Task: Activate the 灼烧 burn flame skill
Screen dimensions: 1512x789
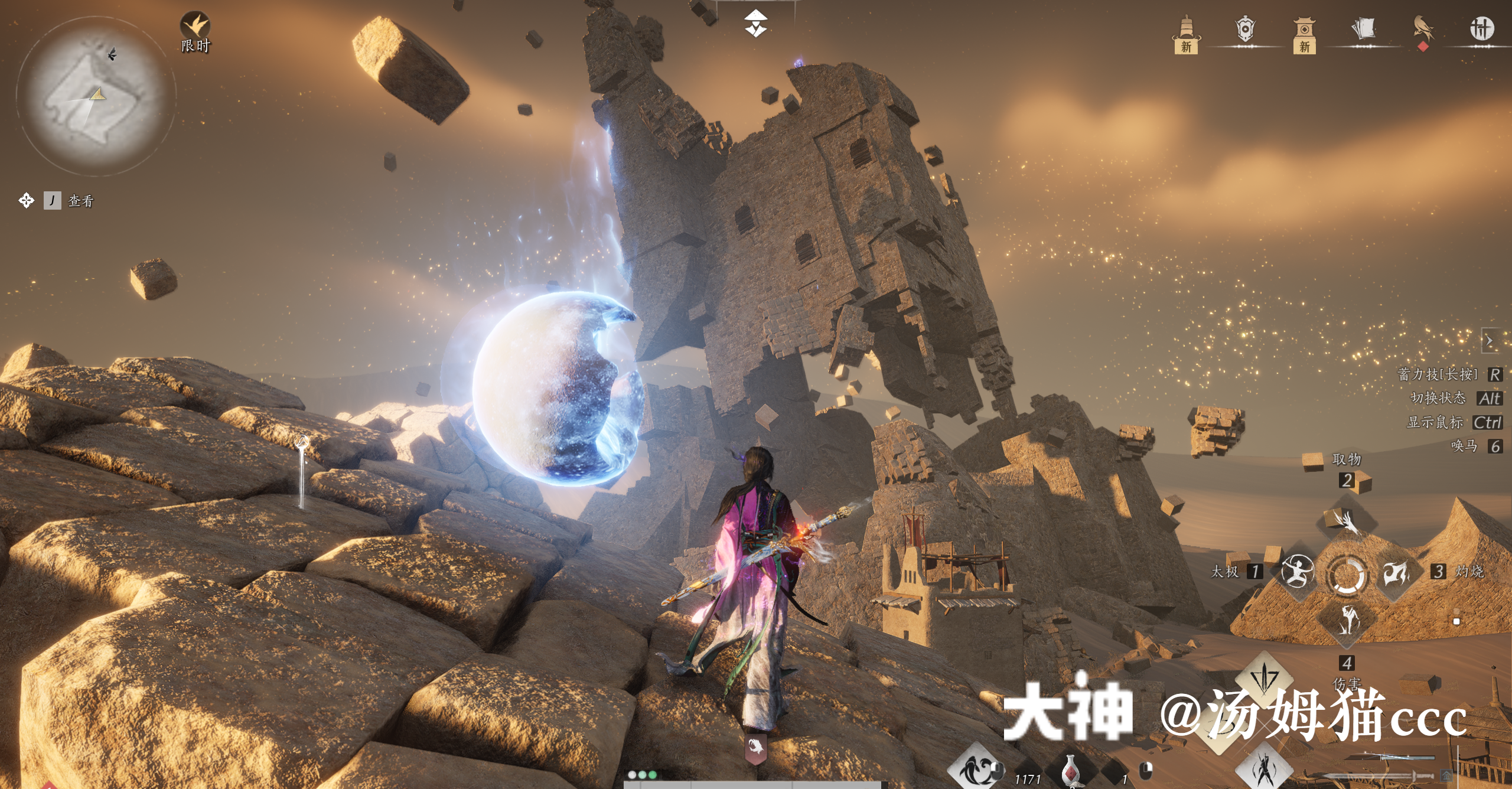Action: 1396,571
